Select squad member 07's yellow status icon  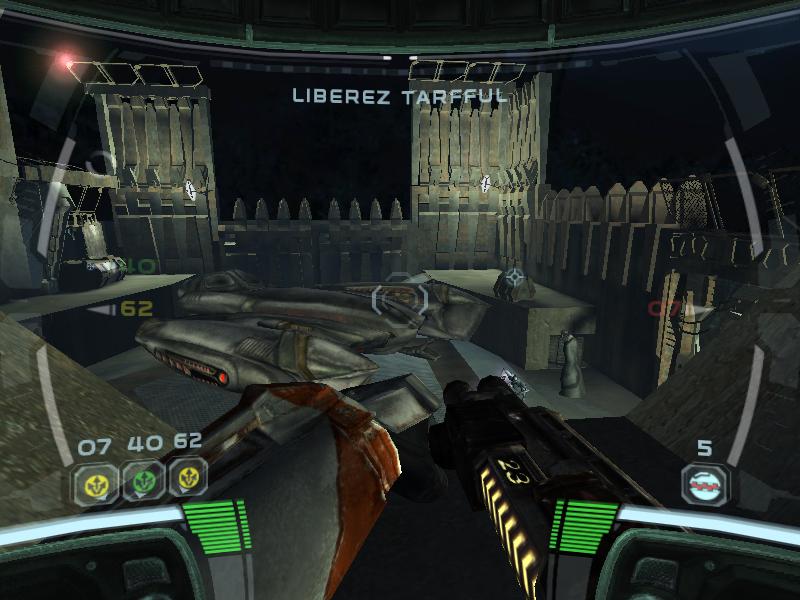point(95,483)
